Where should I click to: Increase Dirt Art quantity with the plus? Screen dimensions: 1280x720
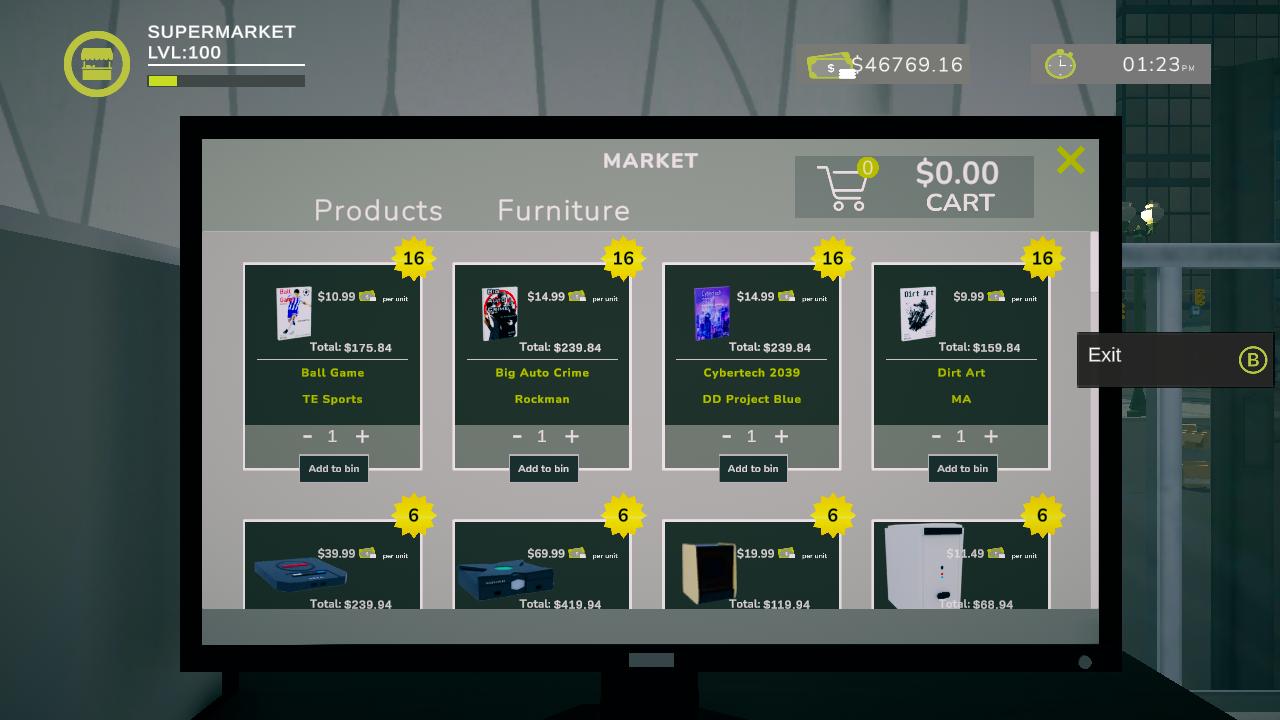click(990, 436)
